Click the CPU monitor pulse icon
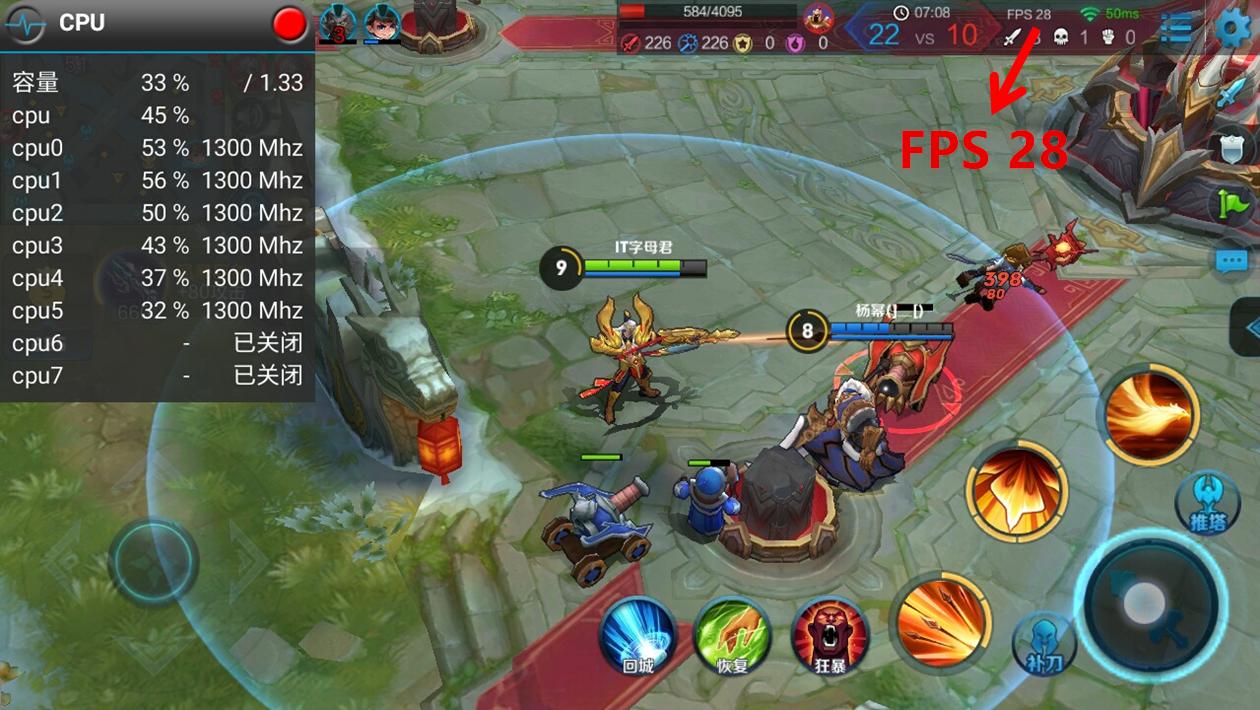Image resolution: width=1260 pixels, height=710 pixels. coord(25,24)
